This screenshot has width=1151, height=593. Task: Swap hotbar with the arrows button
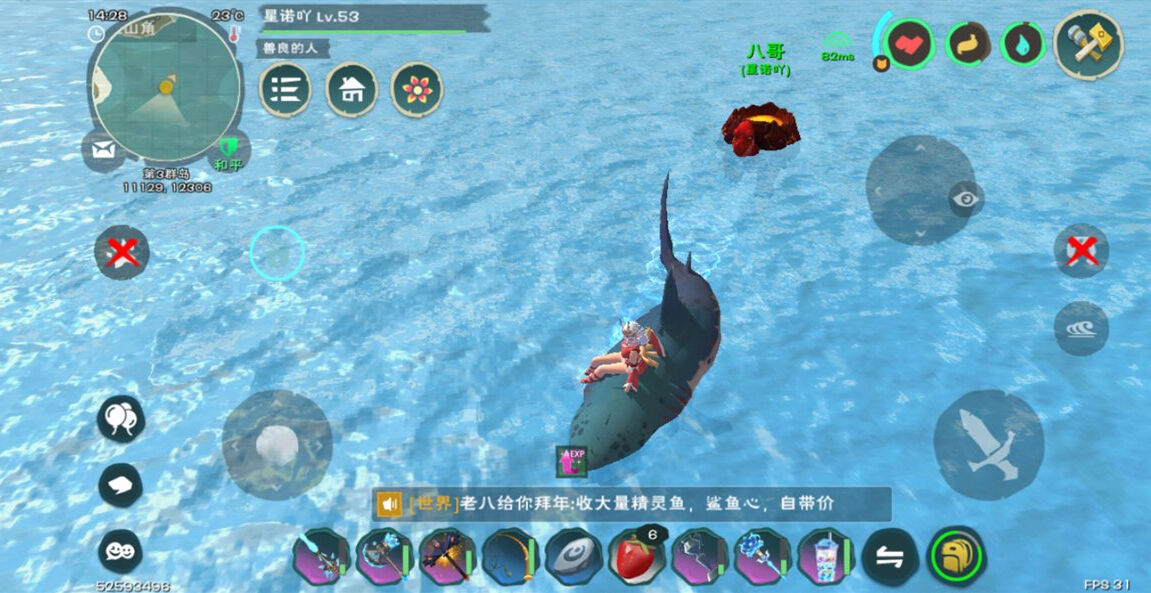(889, 557)
